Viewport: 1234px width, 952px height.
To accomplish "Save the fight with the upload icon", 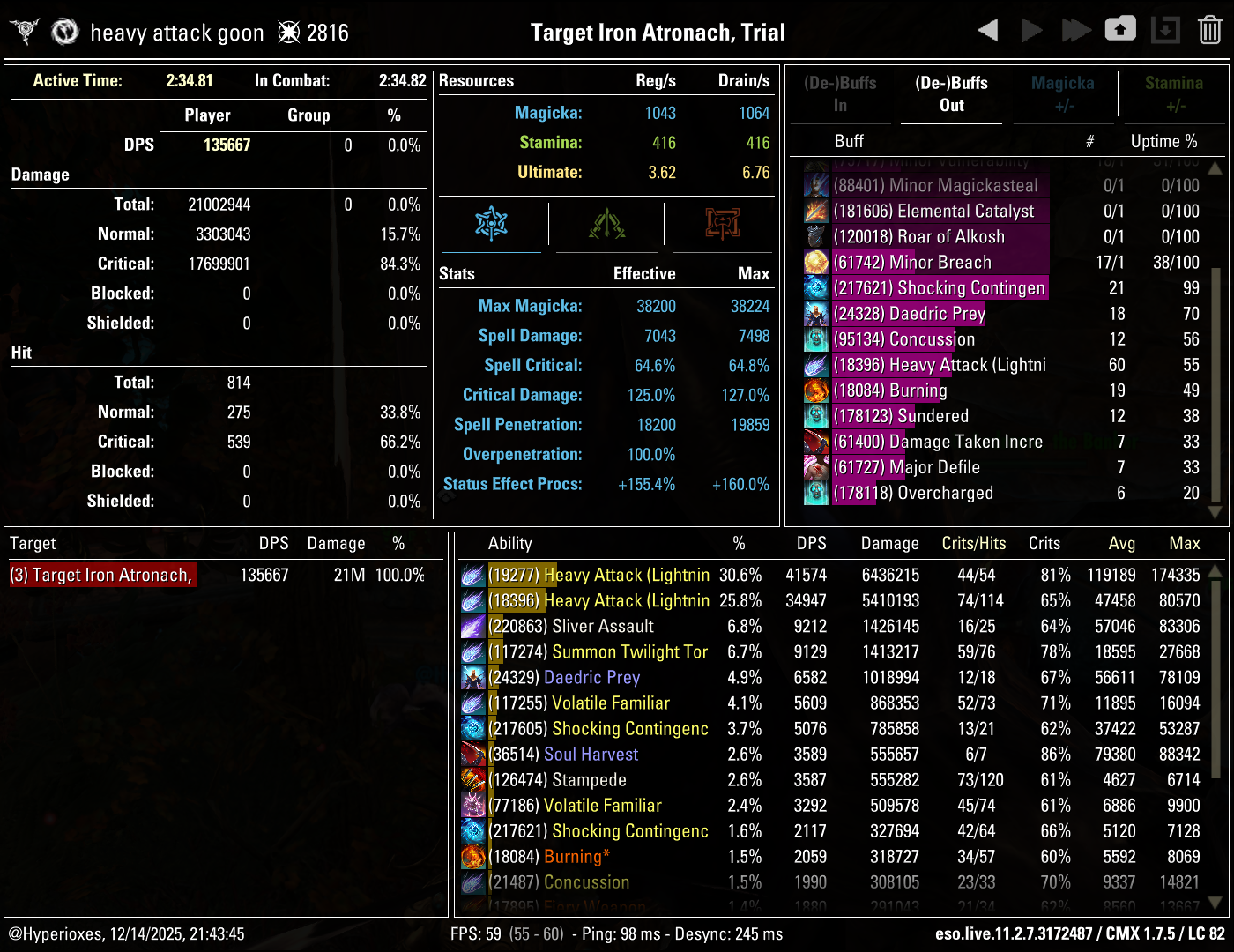I will coord(1120,29).
